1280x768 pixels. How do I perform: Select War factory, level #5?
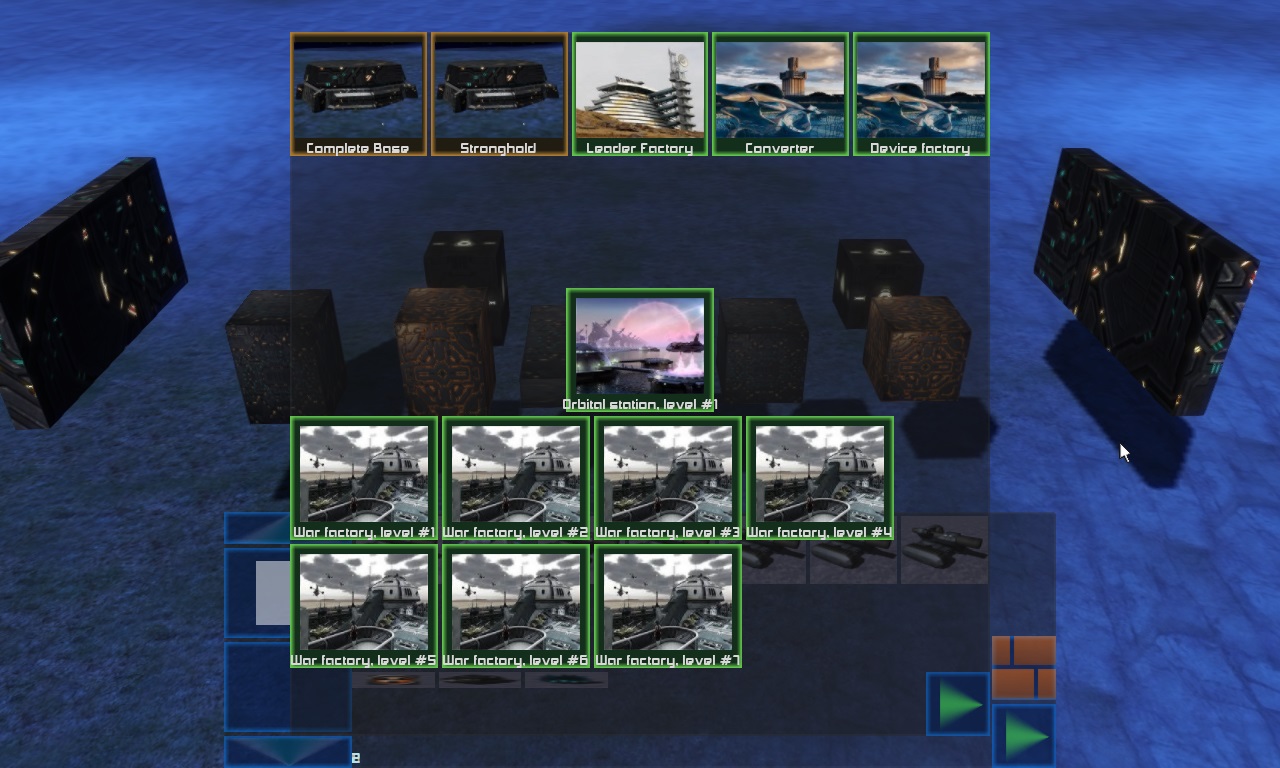pyautogui.click(x=364, y=605)
